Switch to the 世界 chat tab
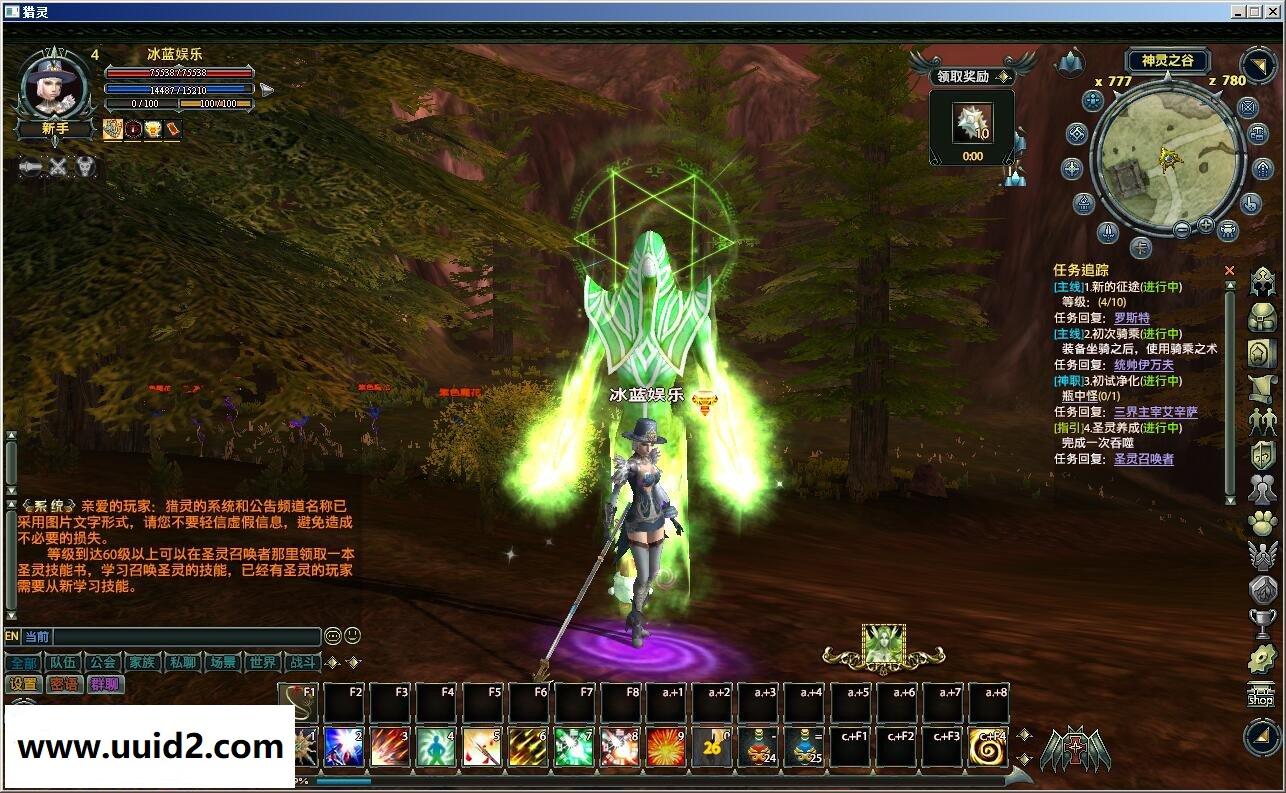The width and height of the screenshot is (1286, 793). [x=261, y=662]
